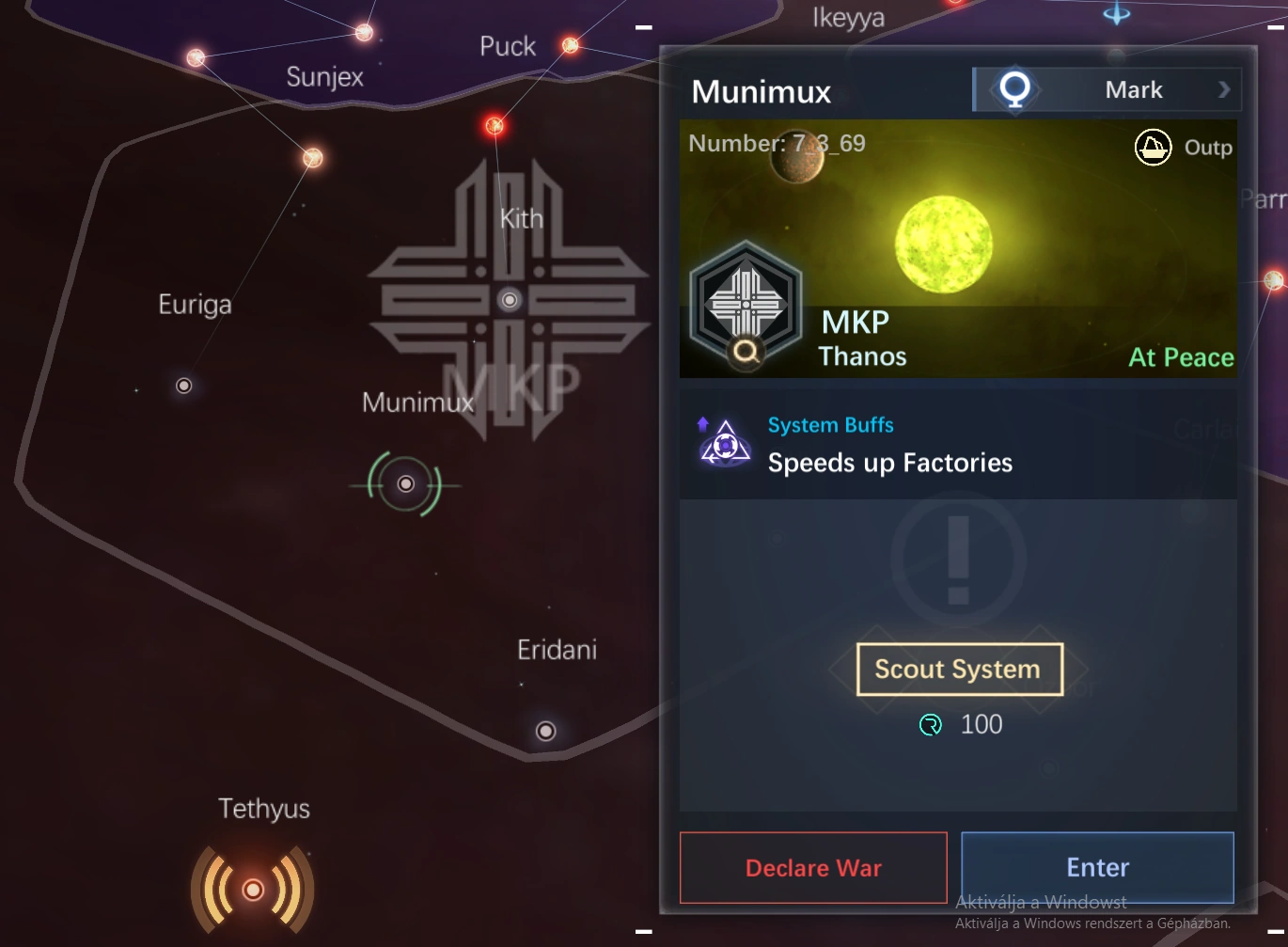The height and width of the screenshot is (947, 1288).
Task: Select the Kith system node
Action: (x=510, y=300)
